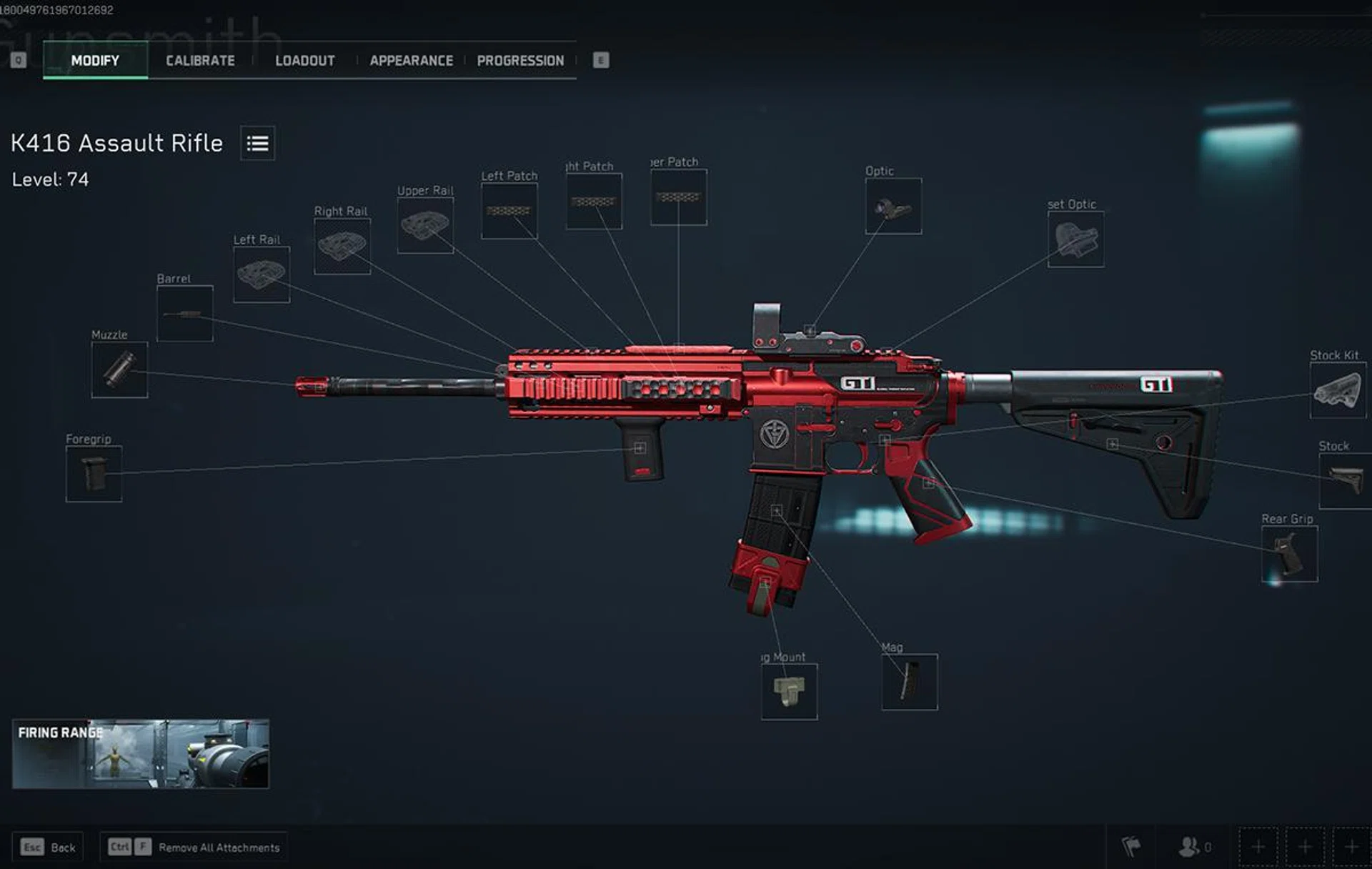The width and height of the screenshot is (1372, 869).
Task: Open the Appearance tab
Action: pos(411,61)
